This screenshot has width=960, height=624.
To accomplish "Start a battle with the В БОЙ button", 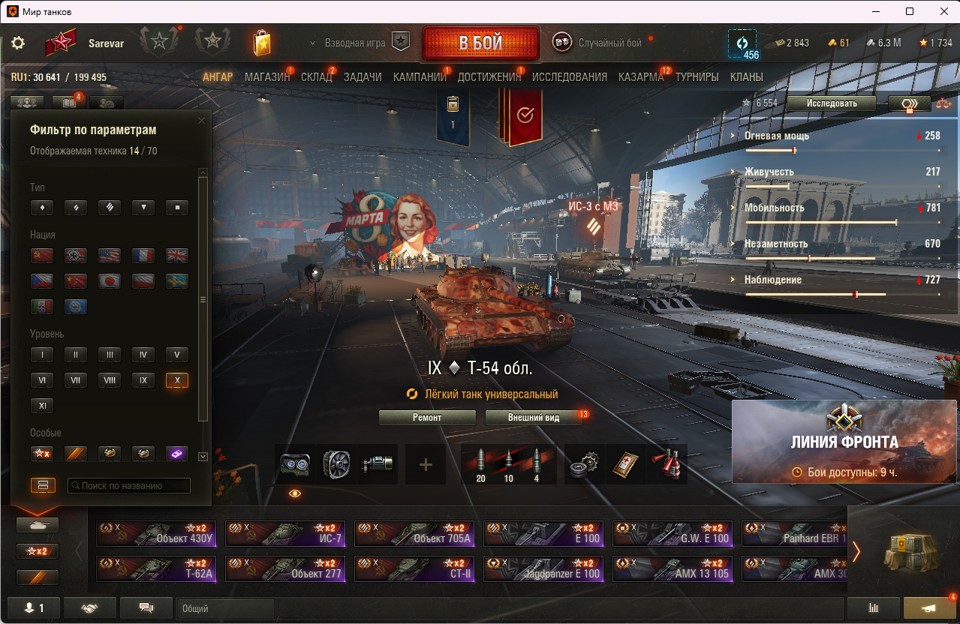I will (x=481, y=44).
